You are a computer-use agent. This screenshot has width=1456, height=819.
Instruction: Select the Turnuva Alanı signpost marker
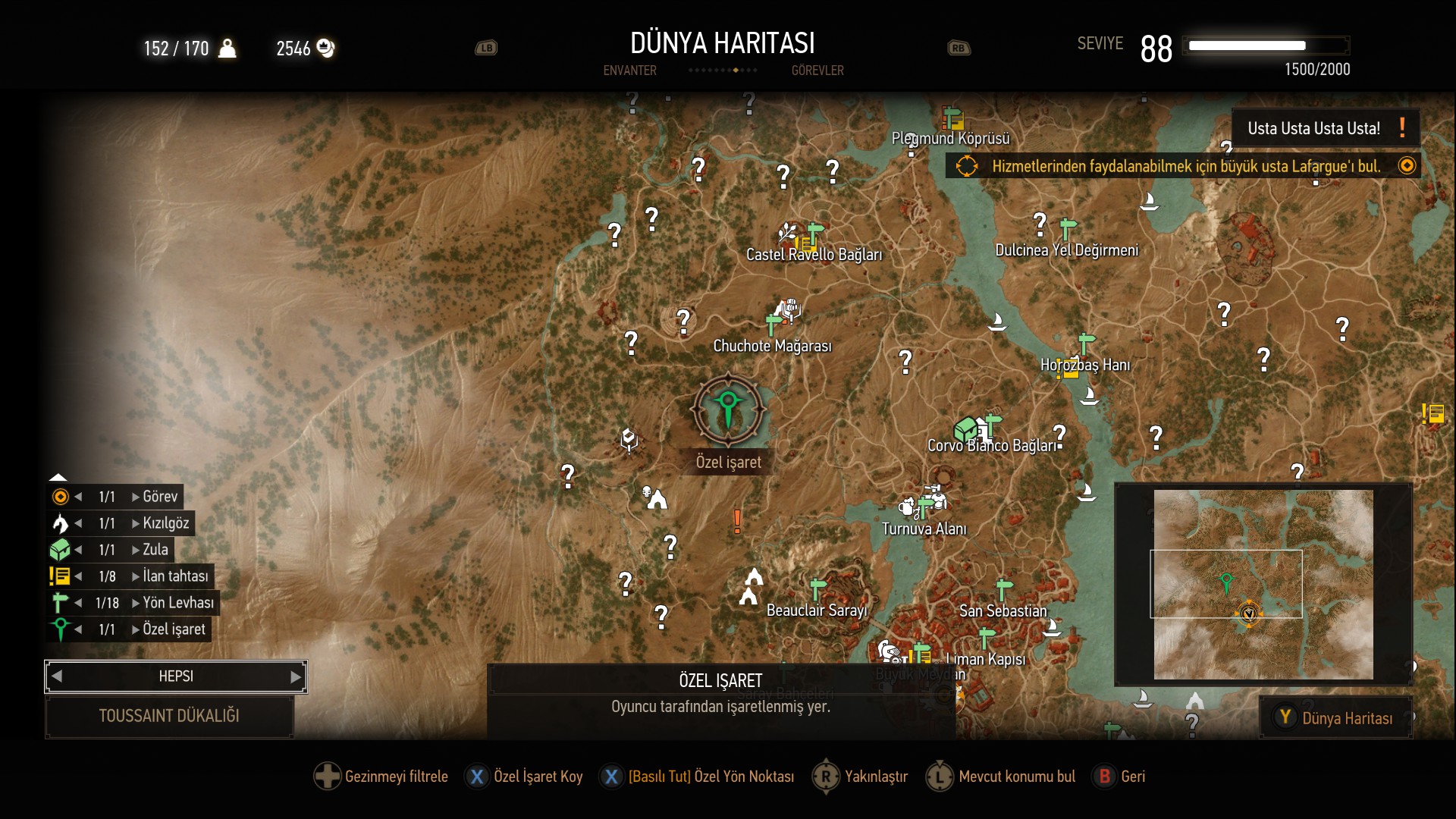click(925, 507)
